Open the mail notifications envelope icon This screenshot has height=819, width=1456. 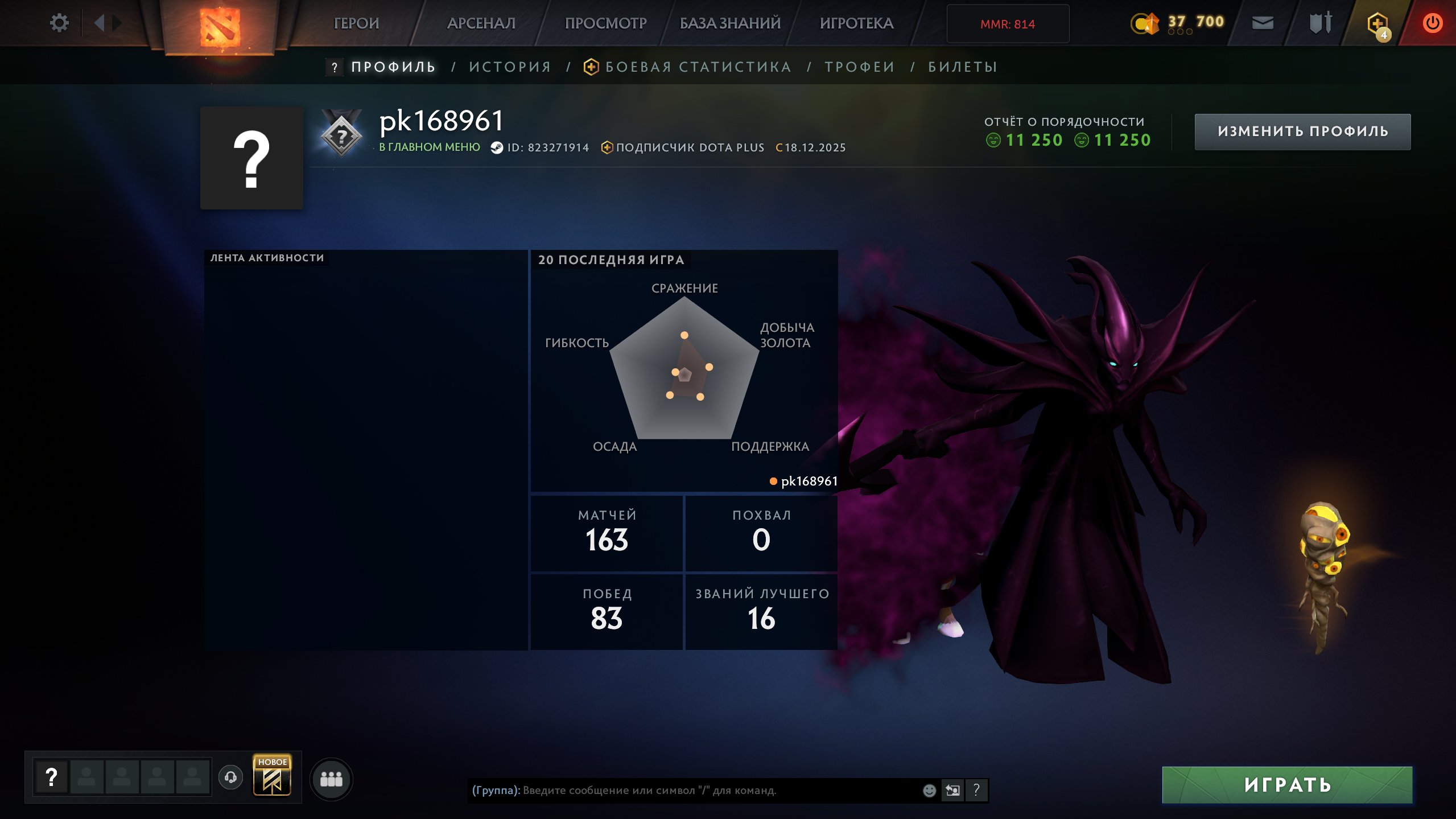[1263, 23]
